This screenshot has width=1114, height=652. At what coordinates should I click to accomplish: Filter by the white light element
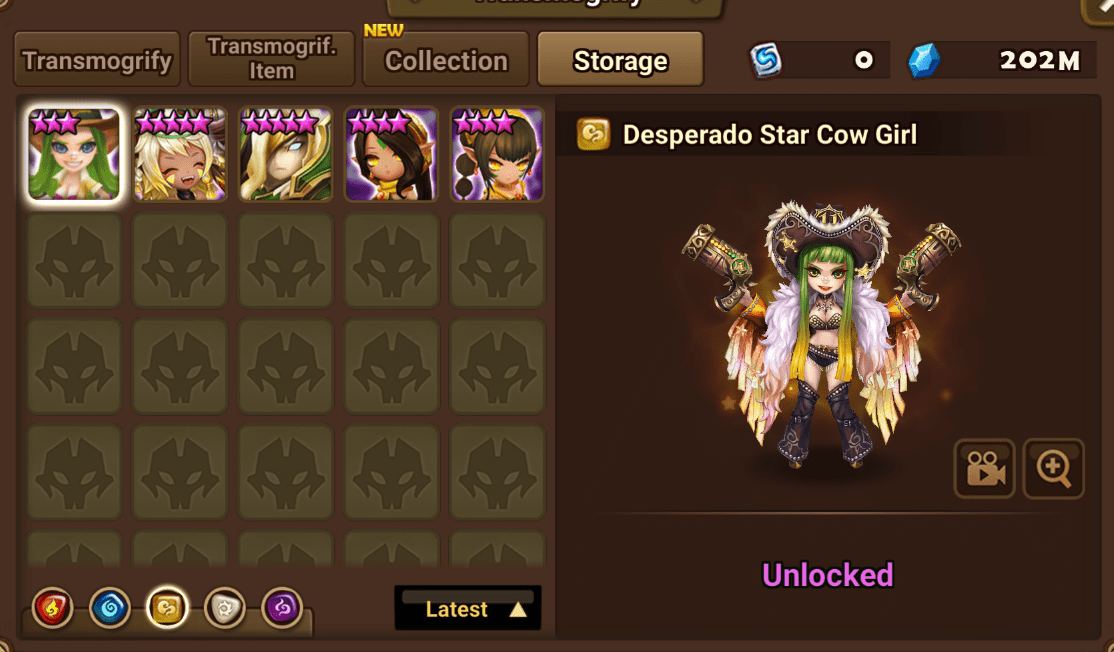tap(224, 608)
